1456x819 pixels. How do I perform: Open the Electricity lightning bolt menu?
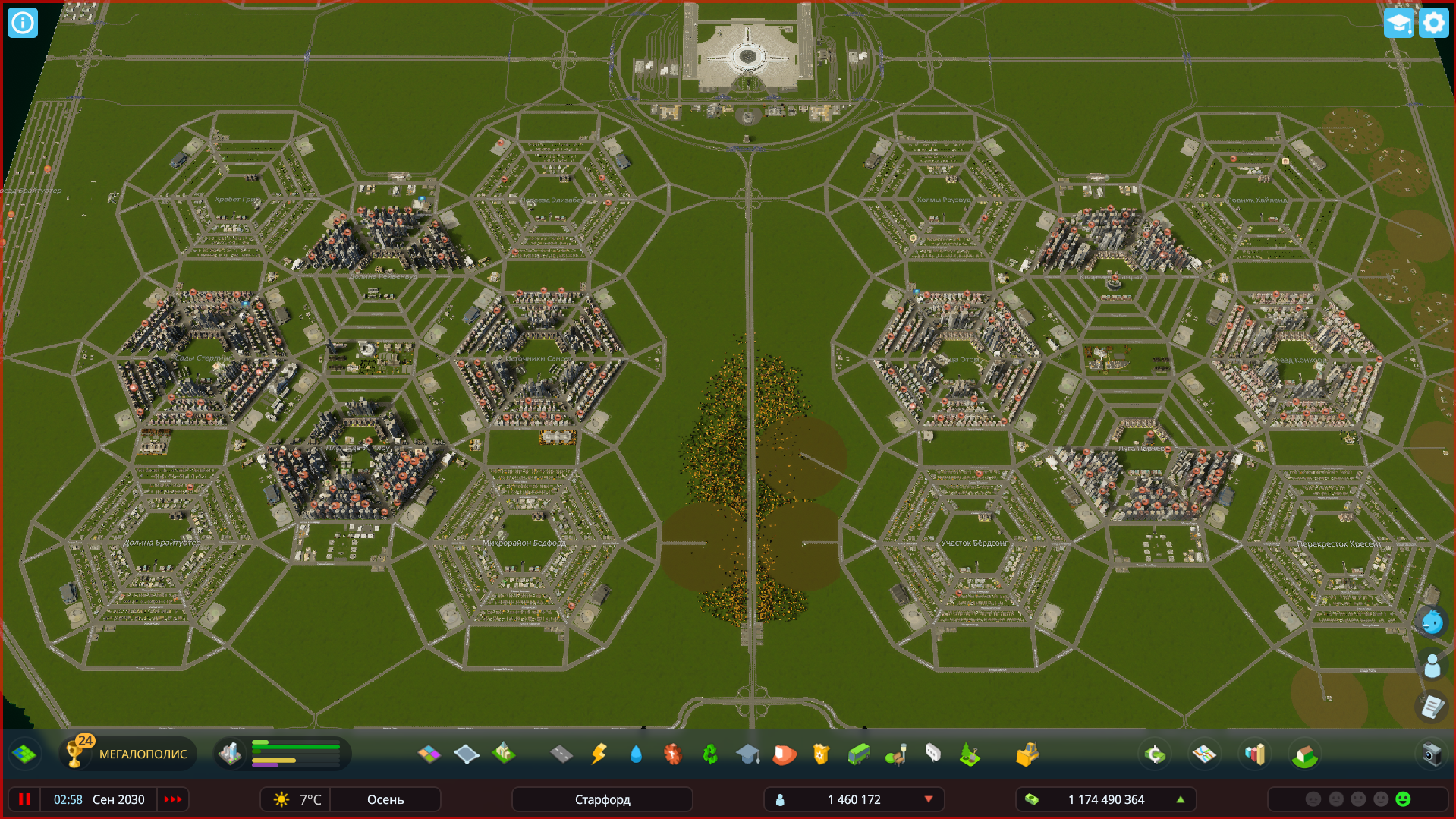599,754
